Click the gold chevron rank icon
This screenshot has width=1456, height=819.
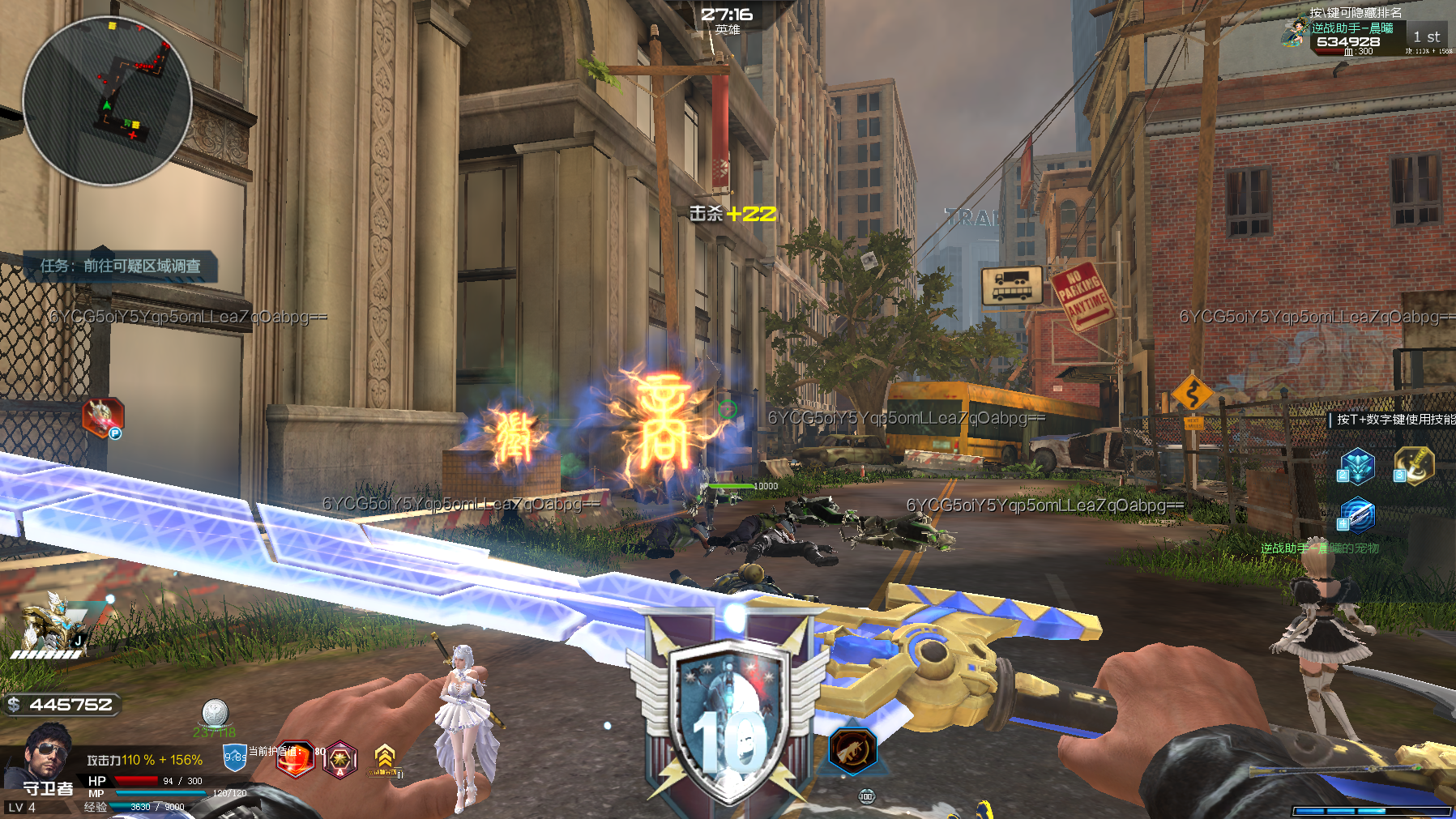(x=385, y=758)
